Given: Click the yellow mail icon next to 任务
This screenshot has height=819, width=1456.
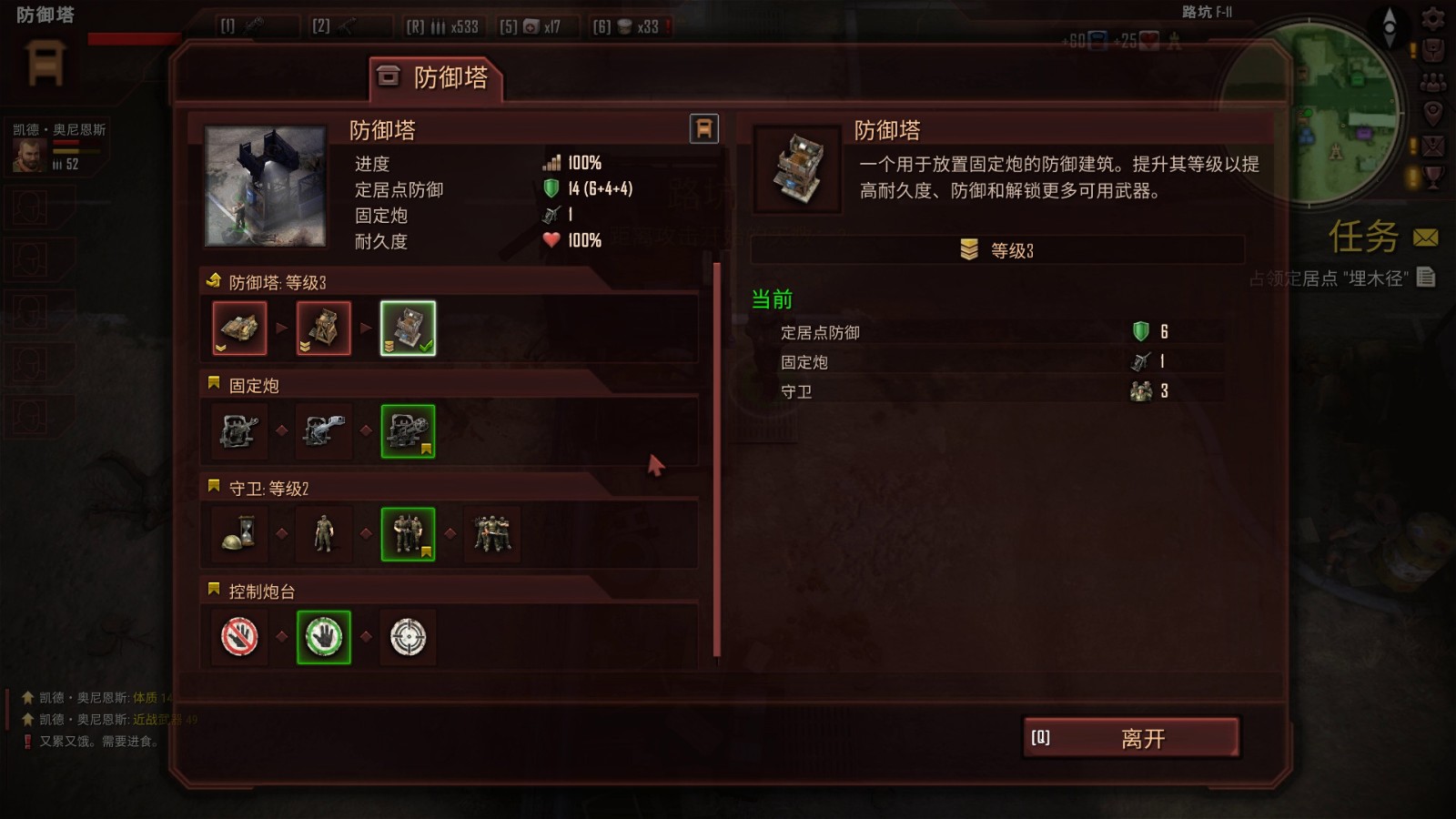Looking at the screenshot, I should pyautogui.click(x=1425, y=236).
